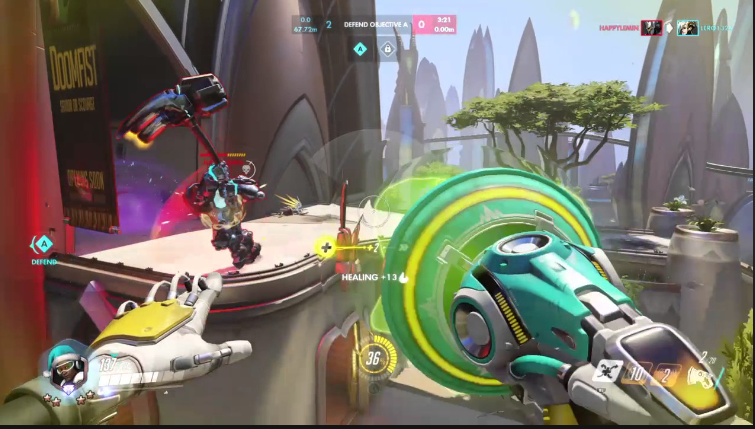This screenshot has width=755, height=429.
Task: Select the objective A diamond marker
Action: [360, 47]
